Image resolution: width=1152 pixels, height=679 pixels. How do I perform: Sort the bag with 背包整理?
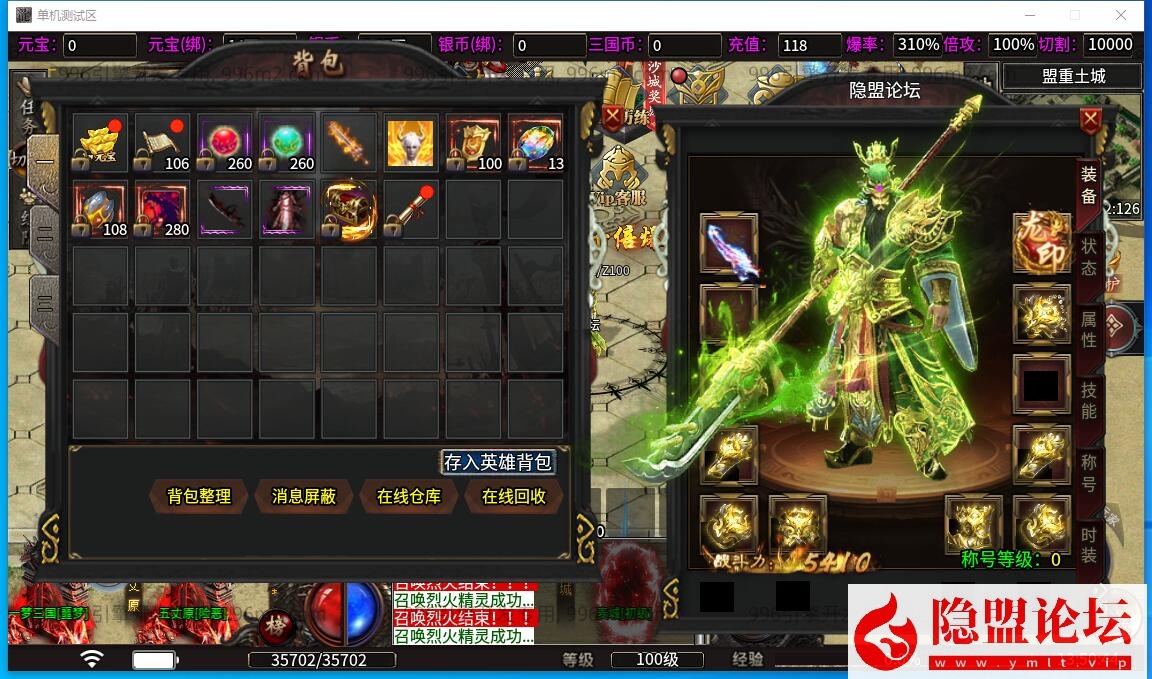coord(199,496)
